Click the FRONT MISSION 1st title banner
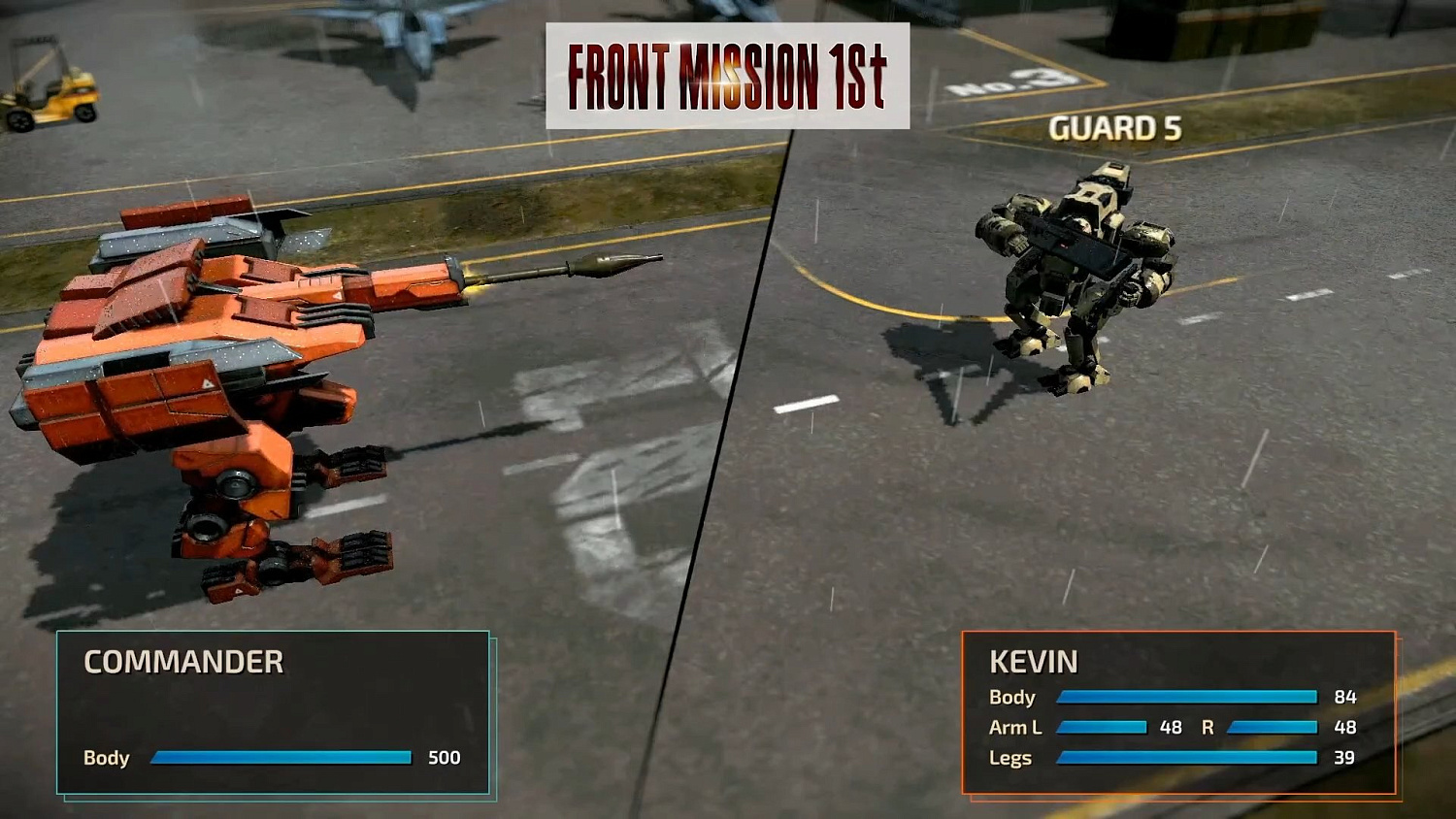Image resolution: width=1456 pixels, height=819 pixels. coord(728,75)
